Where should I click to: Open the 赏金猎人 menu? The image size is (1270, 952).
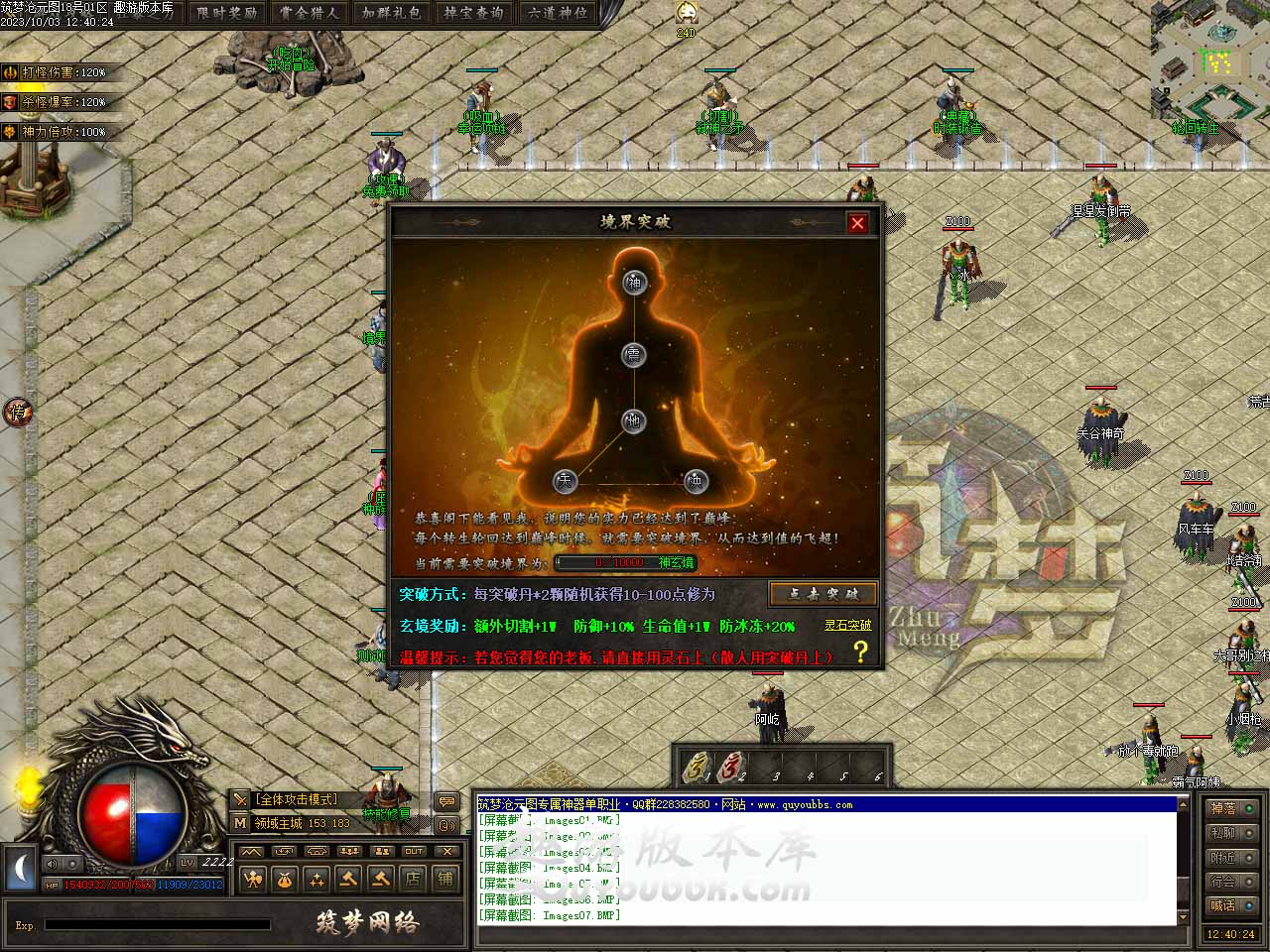(309, 13)
